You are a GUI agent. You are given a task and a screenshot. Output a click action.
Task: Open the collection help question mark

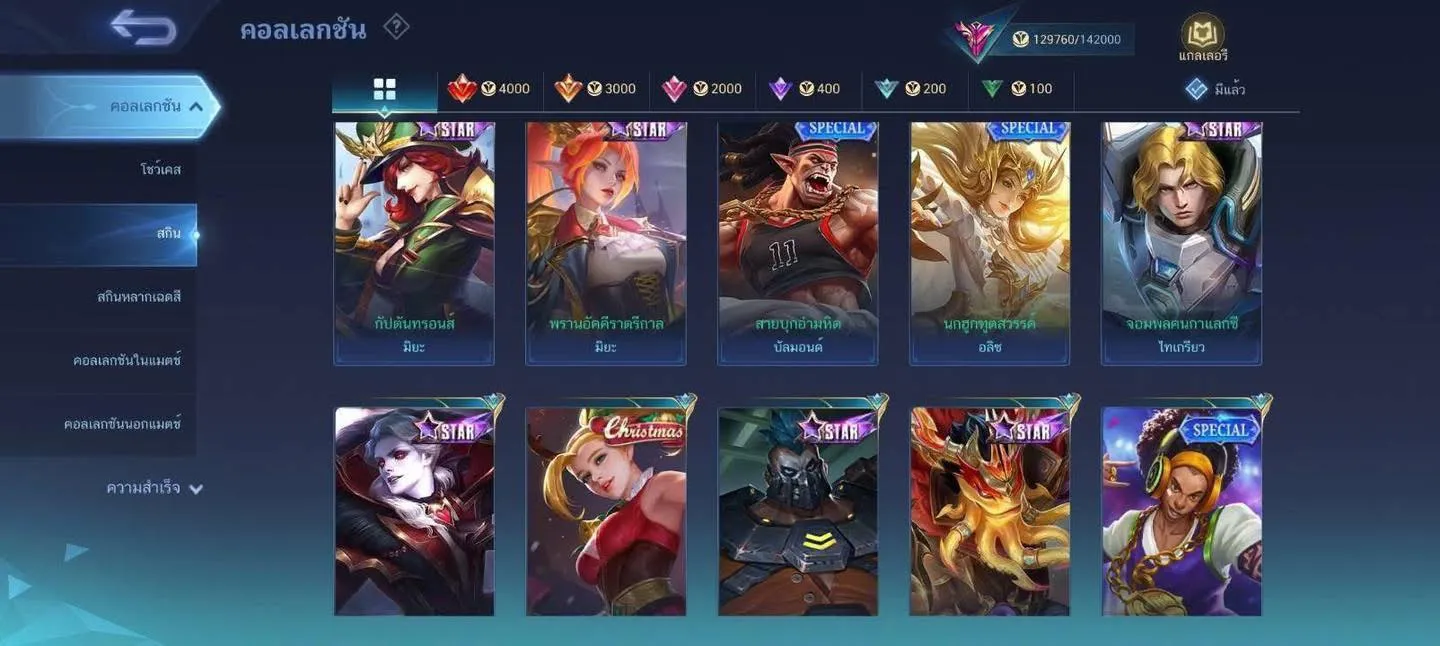396,27
